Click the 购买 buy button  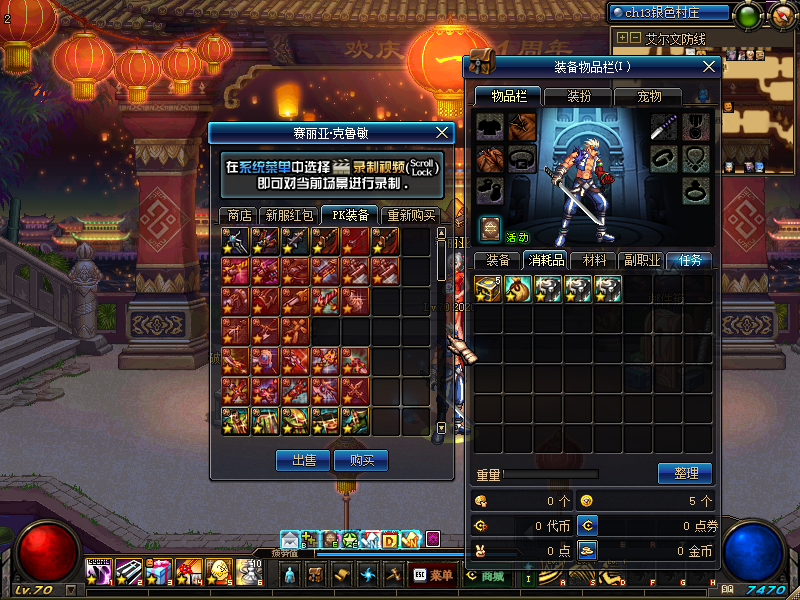coord(361,460)
